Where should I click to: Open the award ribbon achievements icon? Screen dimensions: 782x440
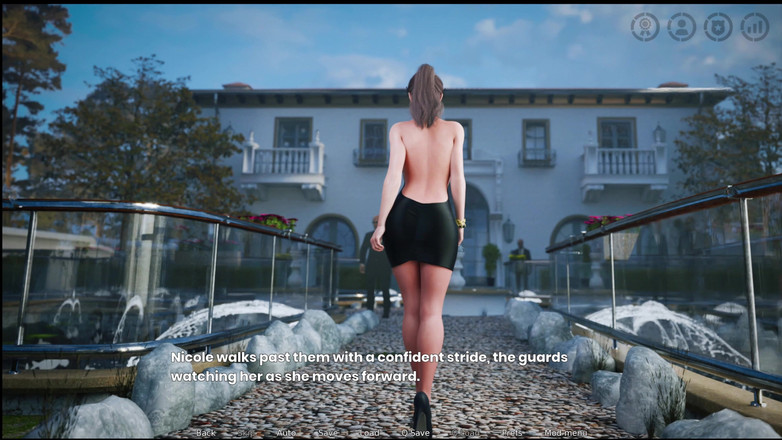pos(645,27)
